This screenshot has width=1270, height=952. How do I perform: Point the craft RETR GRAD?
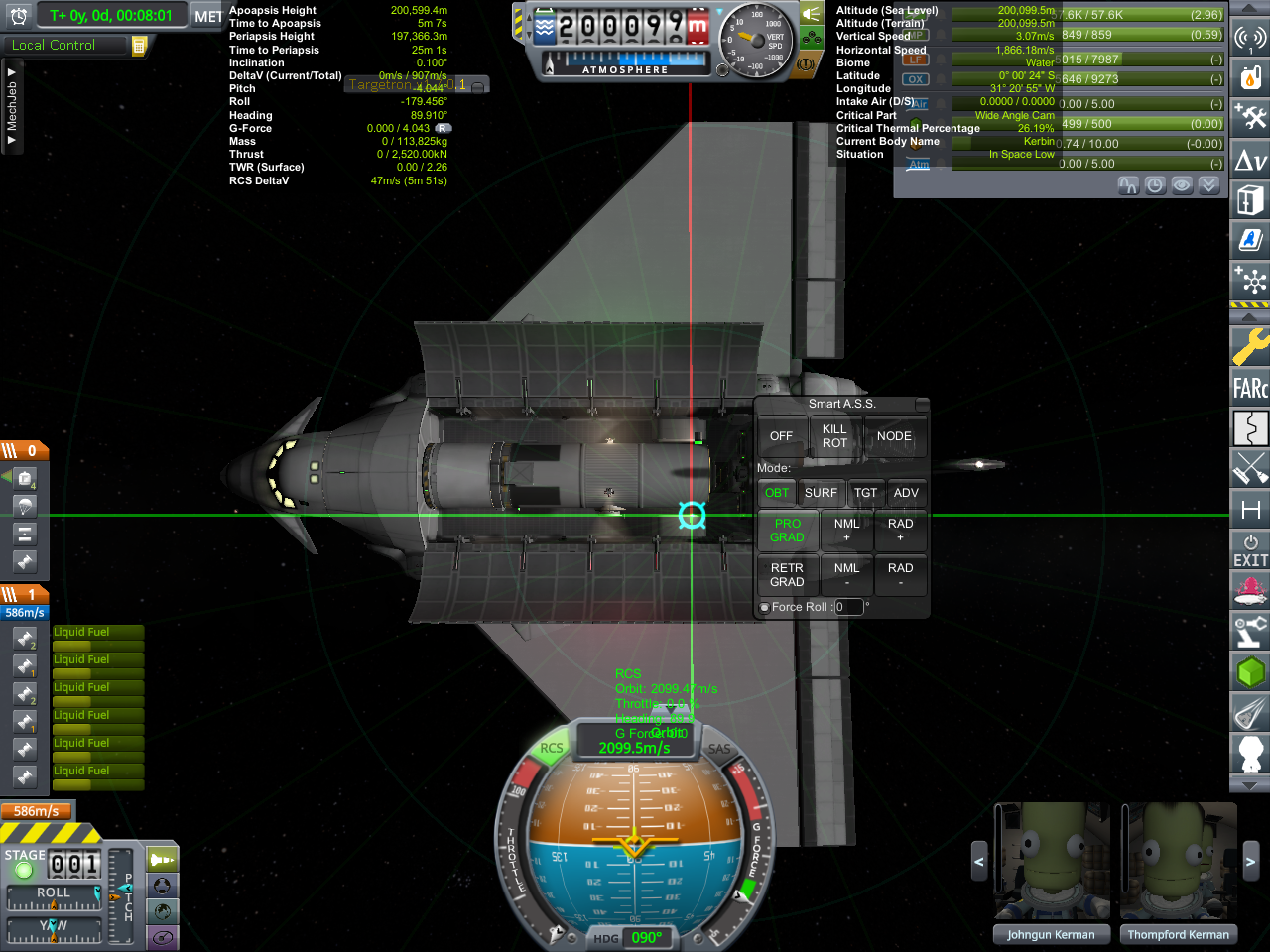tap(787, 575)
